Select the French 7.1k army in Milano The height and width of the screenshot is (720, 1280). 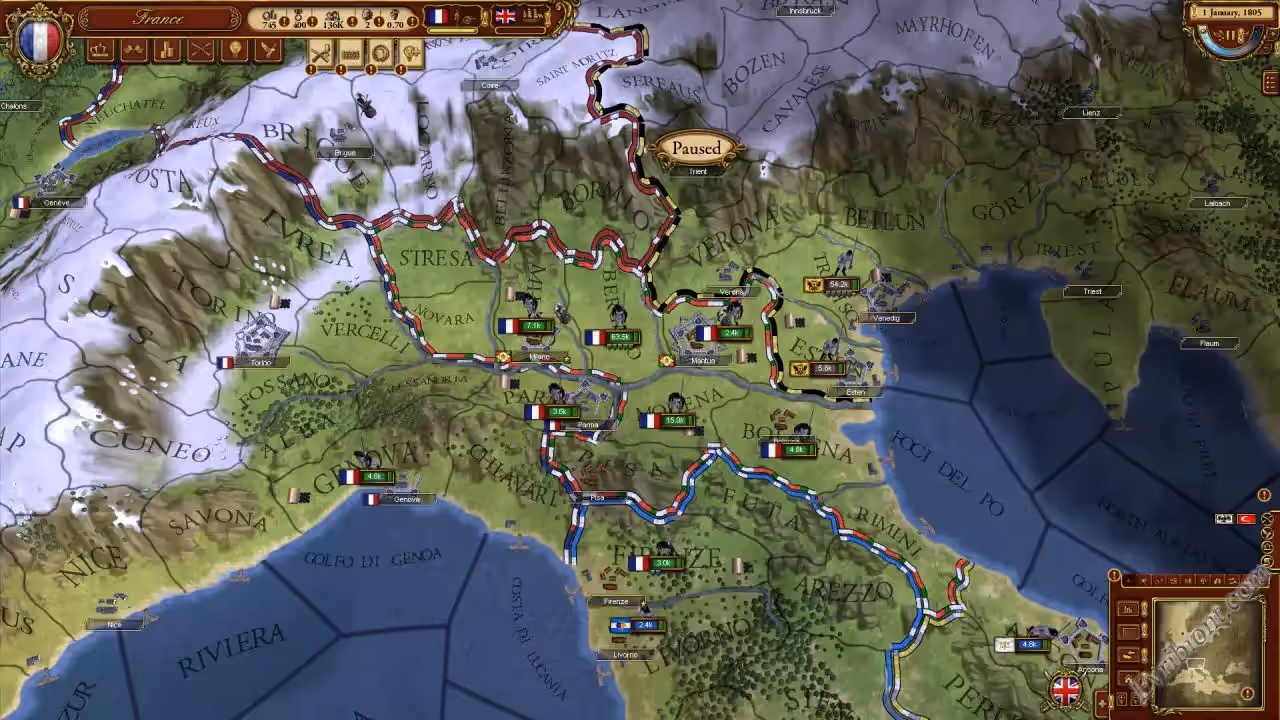[x=525, y=326]
